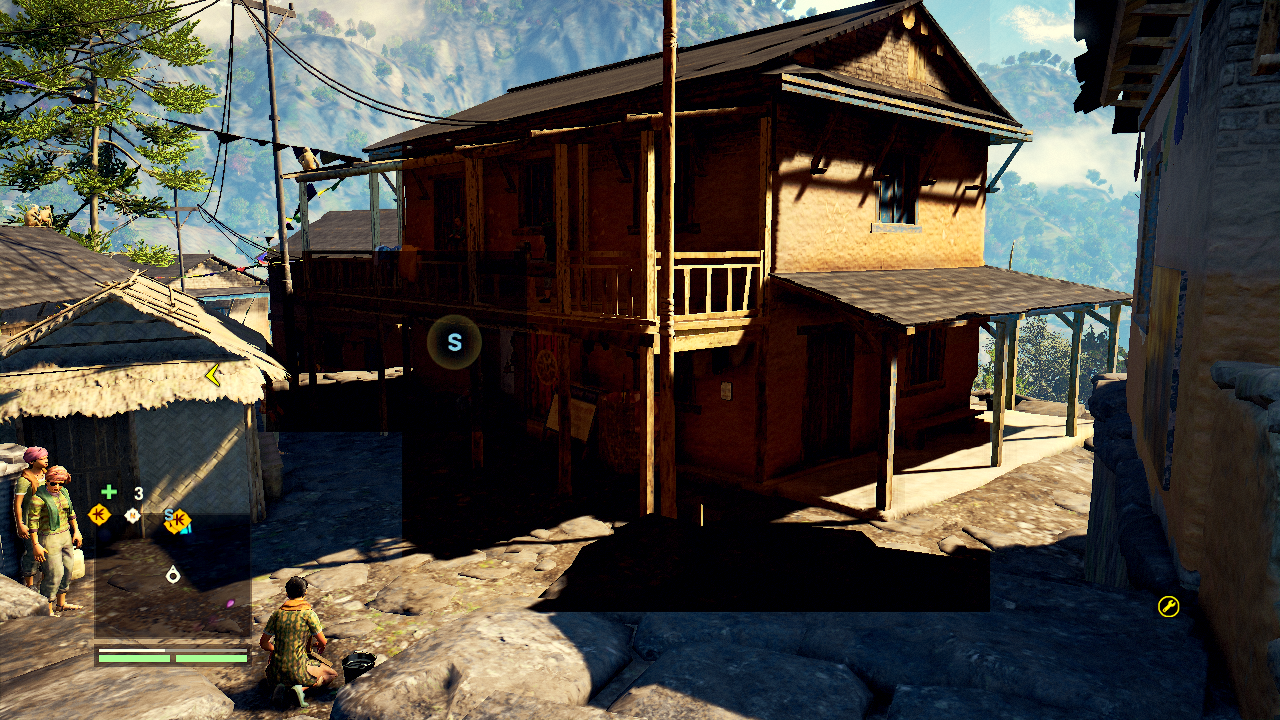Use the green plus healing icon

coord(109,492)
